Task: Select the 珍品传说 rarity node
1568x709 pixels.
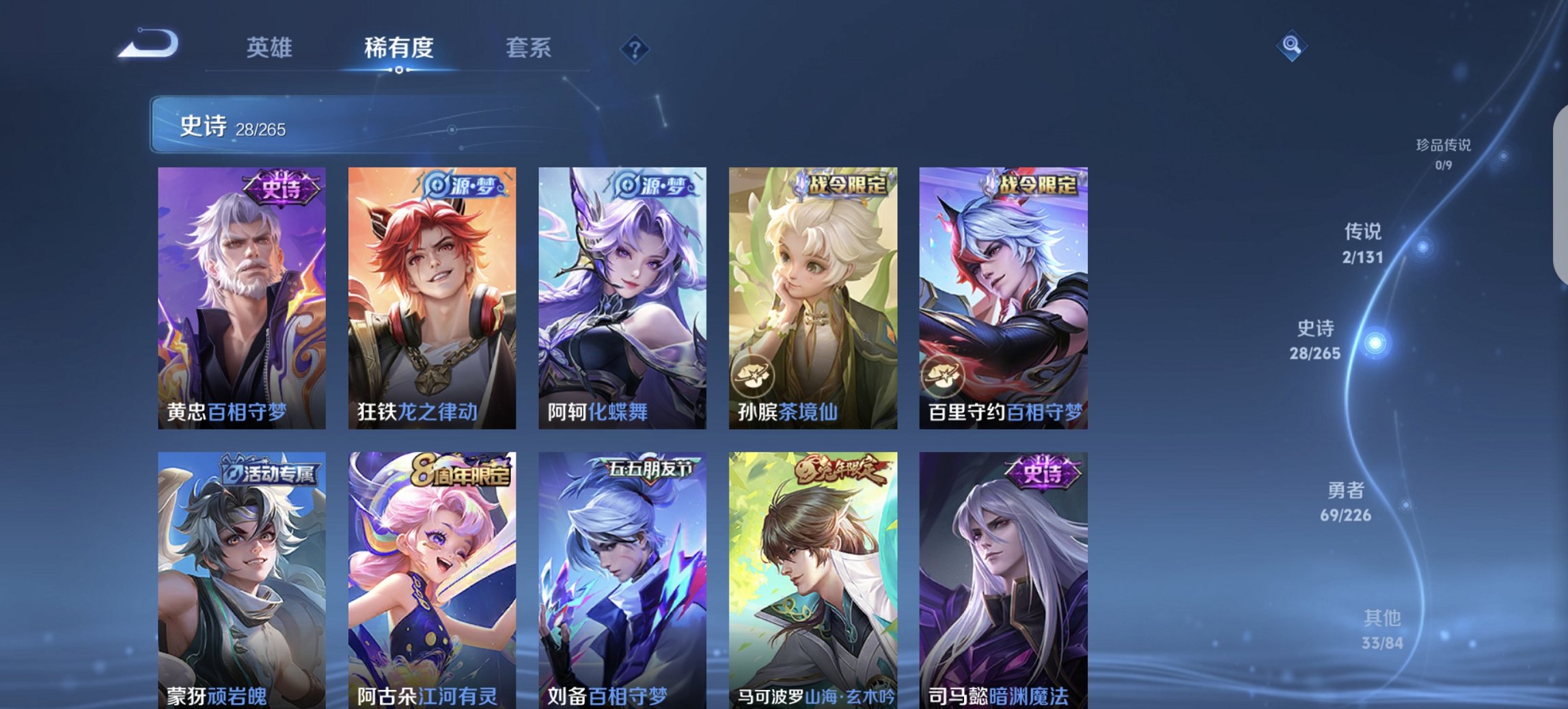Action: tap(1444, 154)
